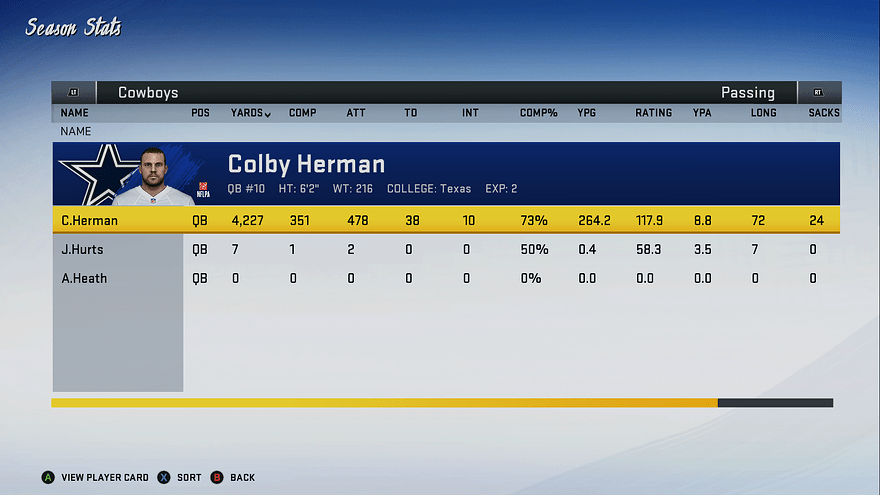This screenshot has width=880, height=495.
Task: Sort by the ATT column header
Action: coord(355,113)
